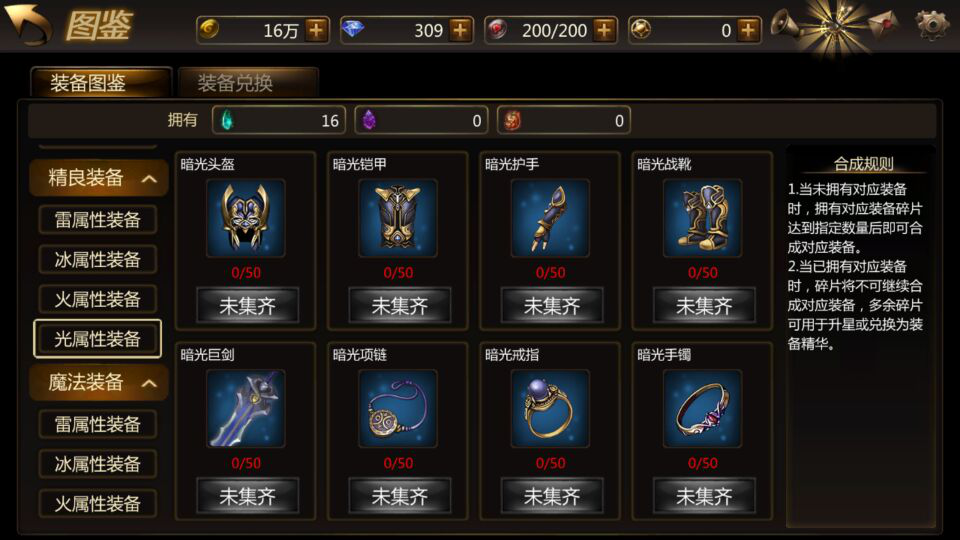The image size is (960, 540).
Task: Inspect the 暗光戒指 ring icon
Action: pos(550,408)
